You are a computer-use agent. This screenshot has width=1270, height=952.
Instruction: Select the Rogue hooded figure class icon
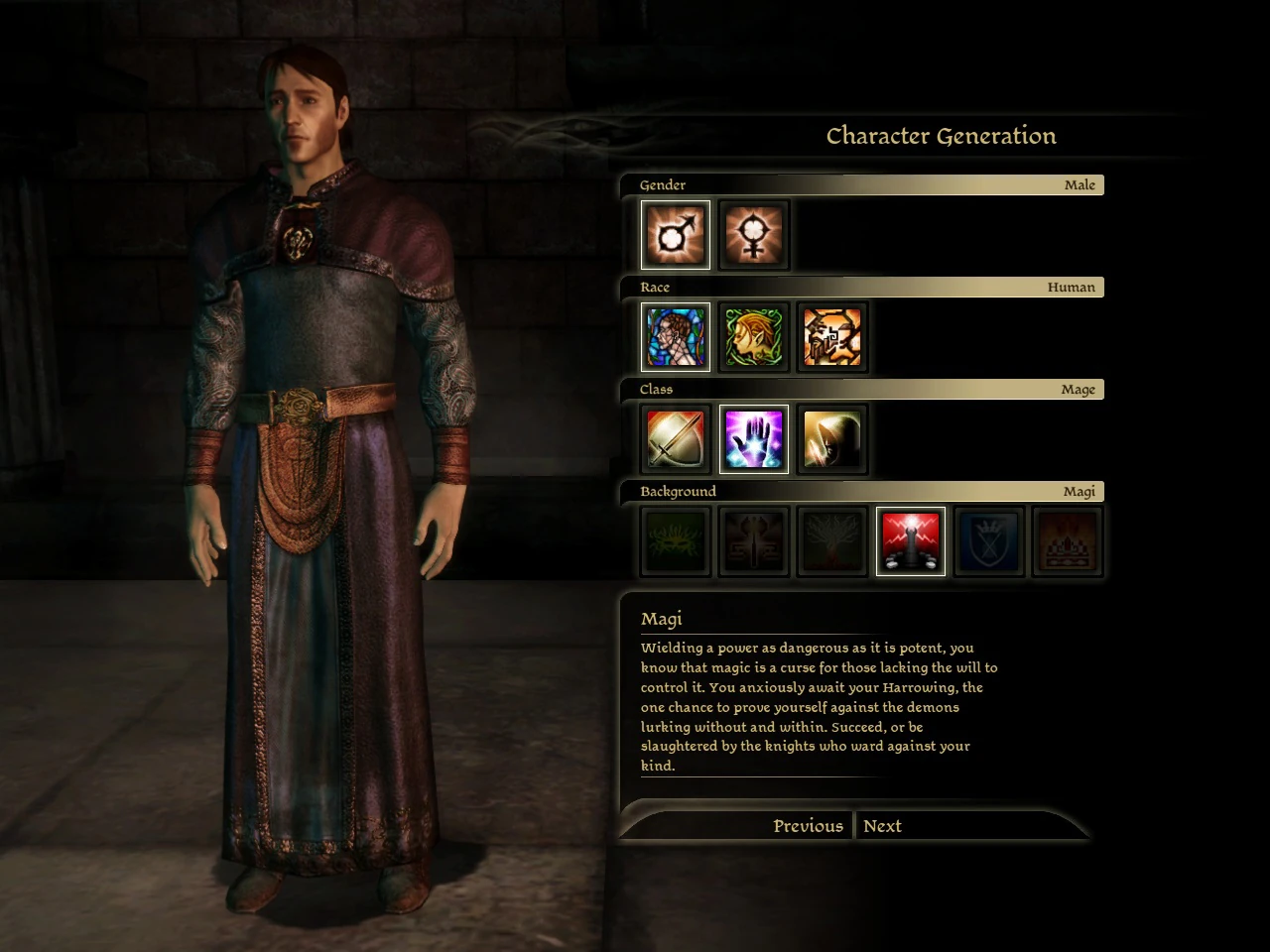[x=832, y=439]
